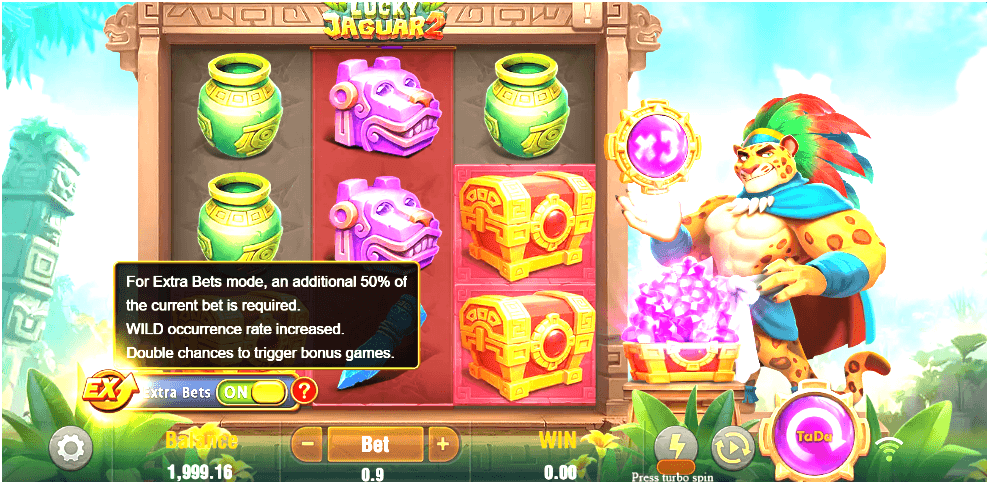The height and width of the screenshot is (484, 989).
Task: Increase the bet with the plus button
Action: click(x=444, y=443)
